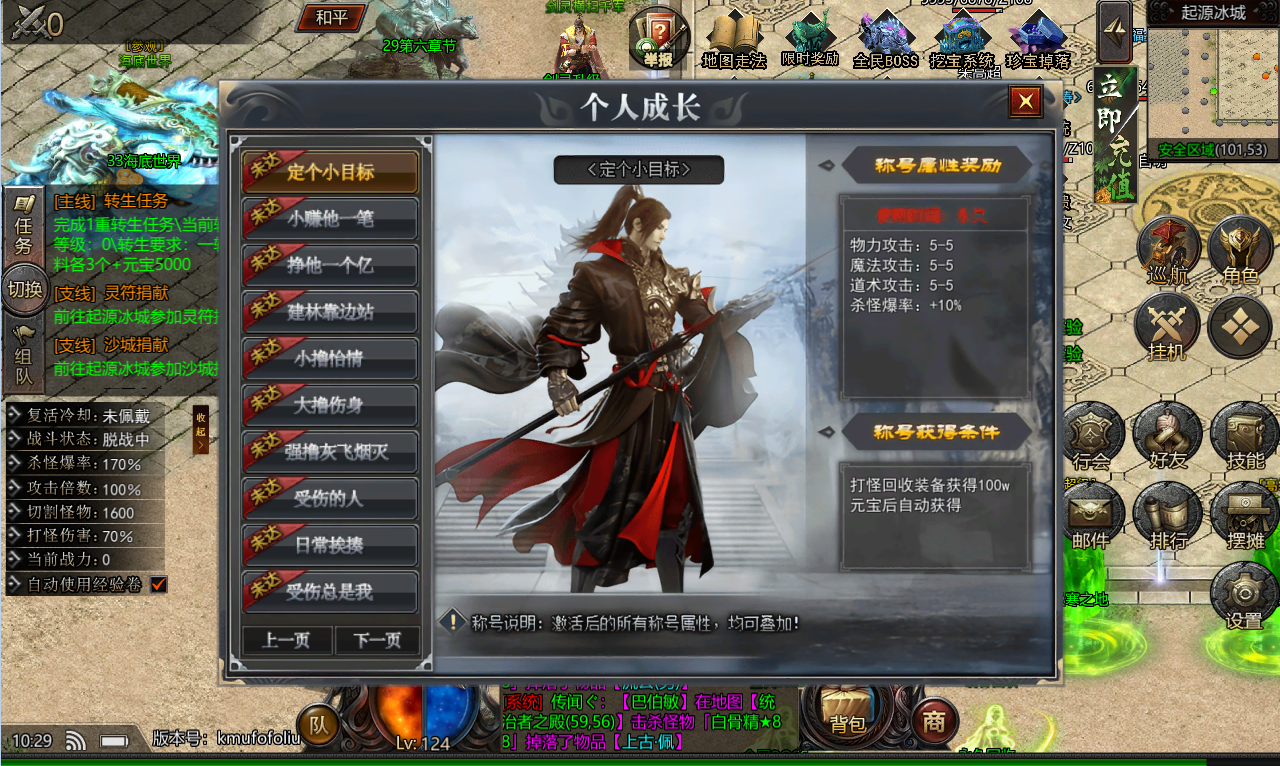Choose the 小赚他一笔 title entry
Viewport: 1280px width, 766px height.
pos(330,219)
